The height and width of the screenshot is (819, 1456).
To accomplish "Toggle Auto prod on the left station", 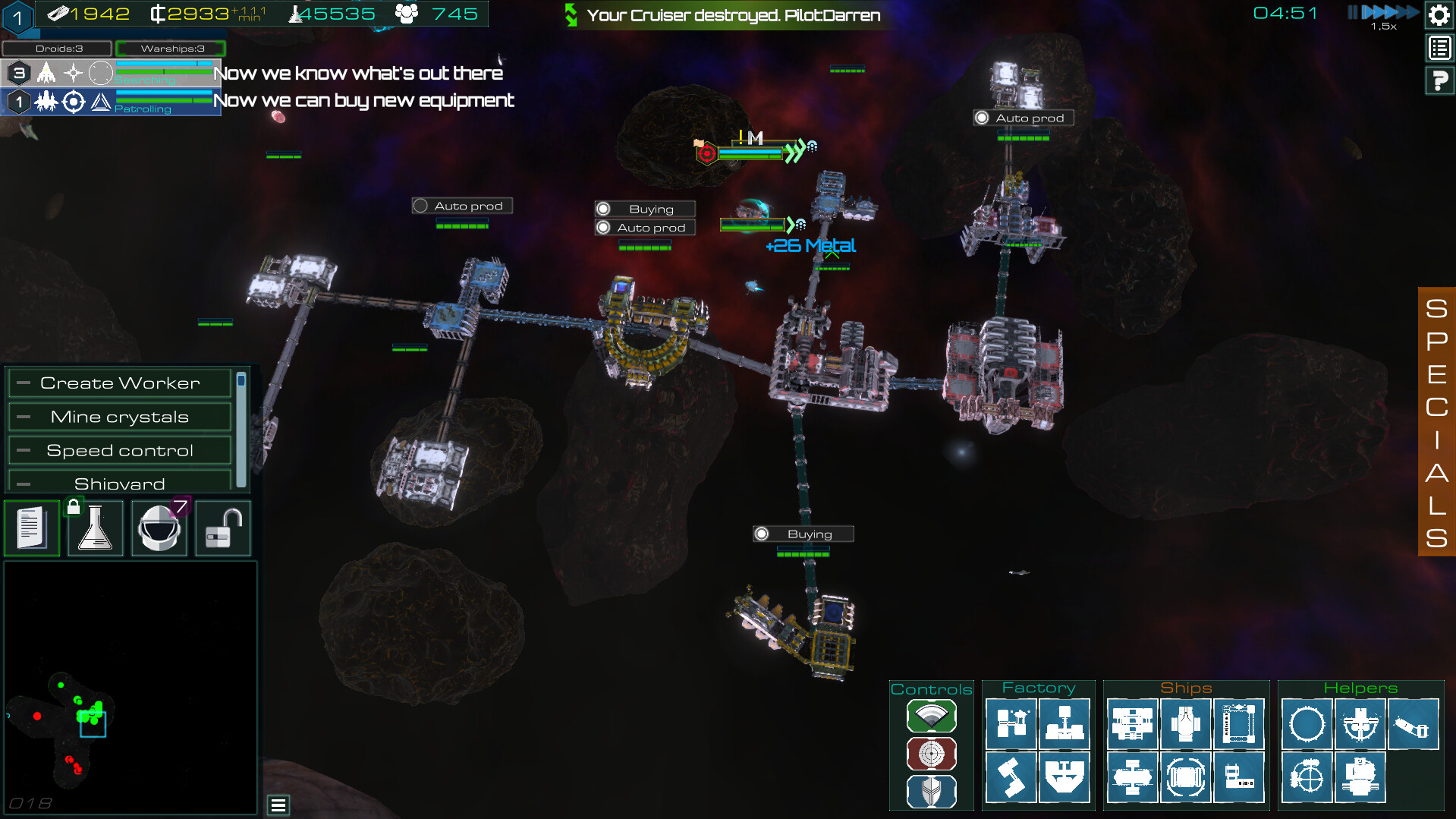I will [461, 205].
